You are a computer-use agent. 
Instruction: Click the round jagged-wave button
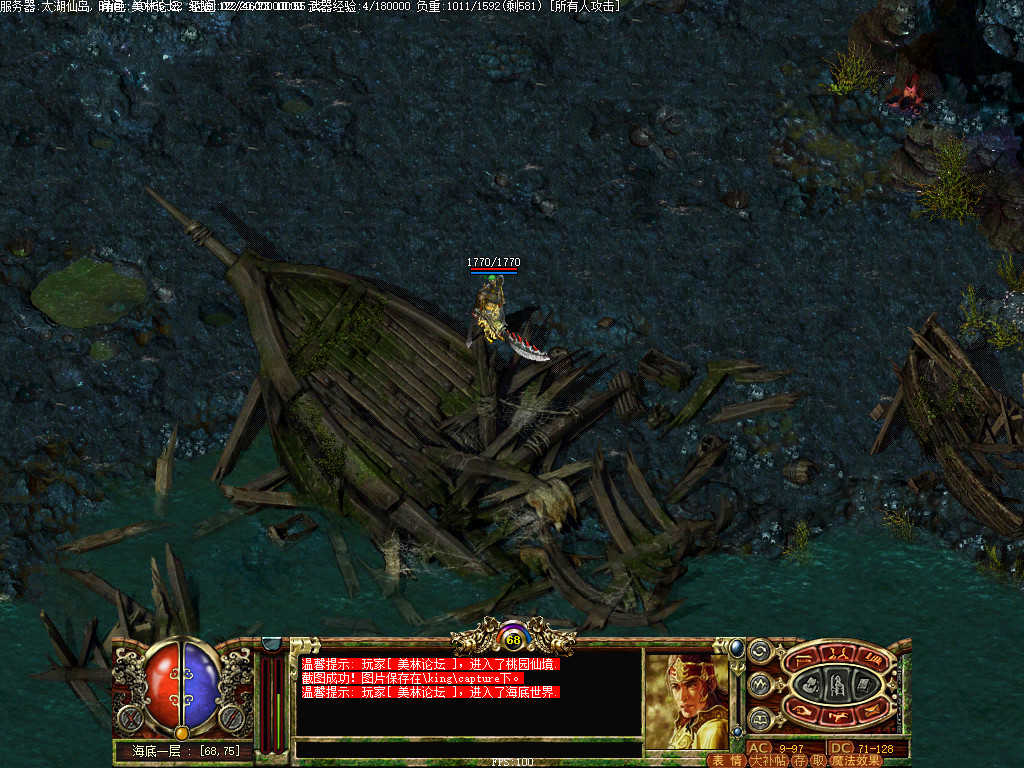(x=760, y=685)
